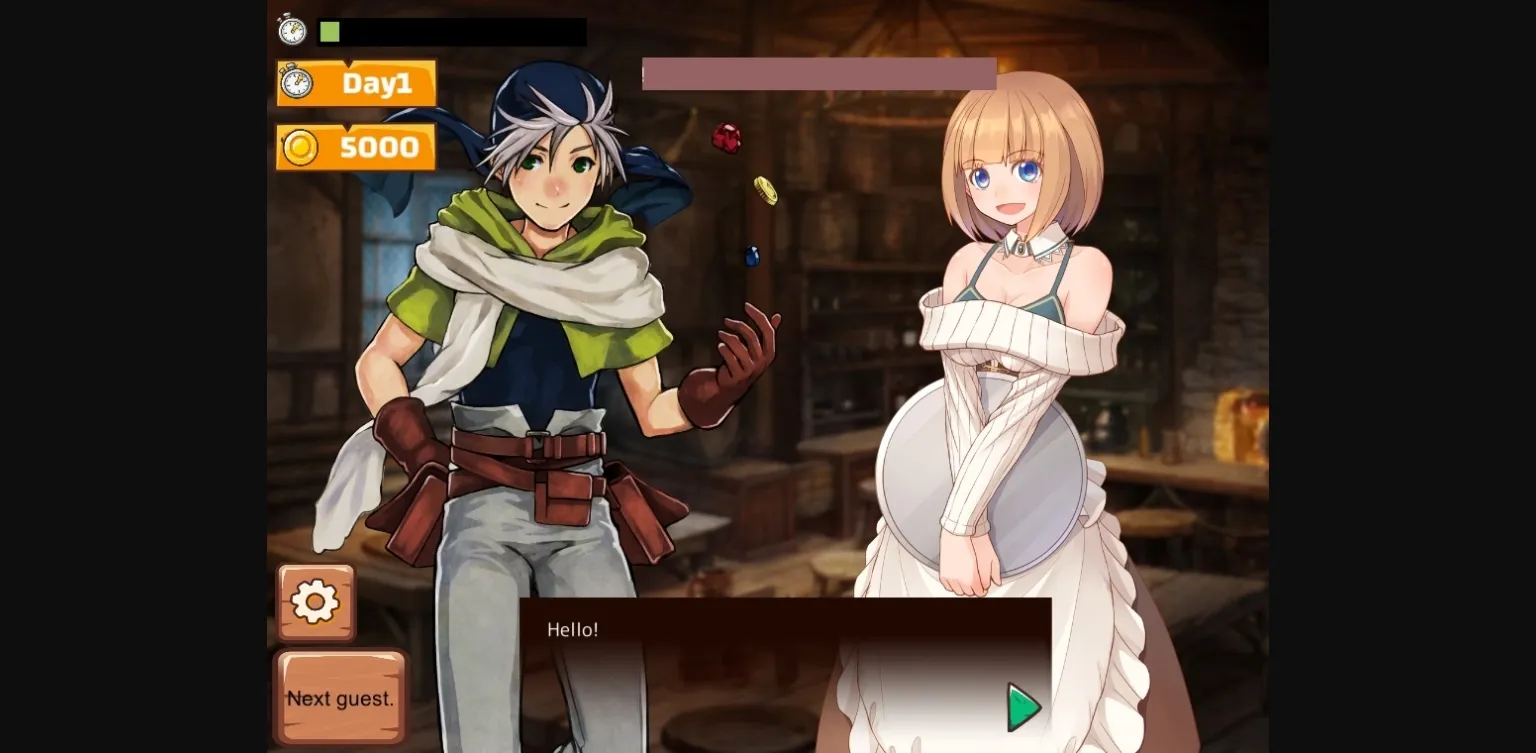Click the small blue gem

tap(750, 256)
